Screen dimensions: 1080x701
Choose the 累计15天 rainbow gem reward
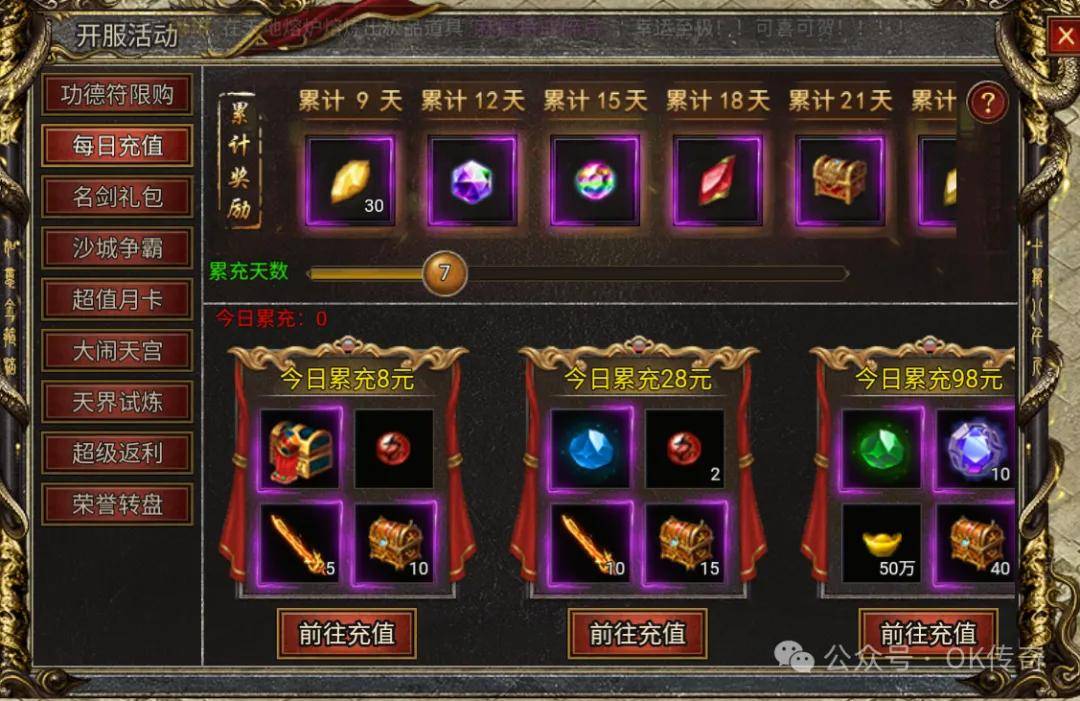click(595, 181)
